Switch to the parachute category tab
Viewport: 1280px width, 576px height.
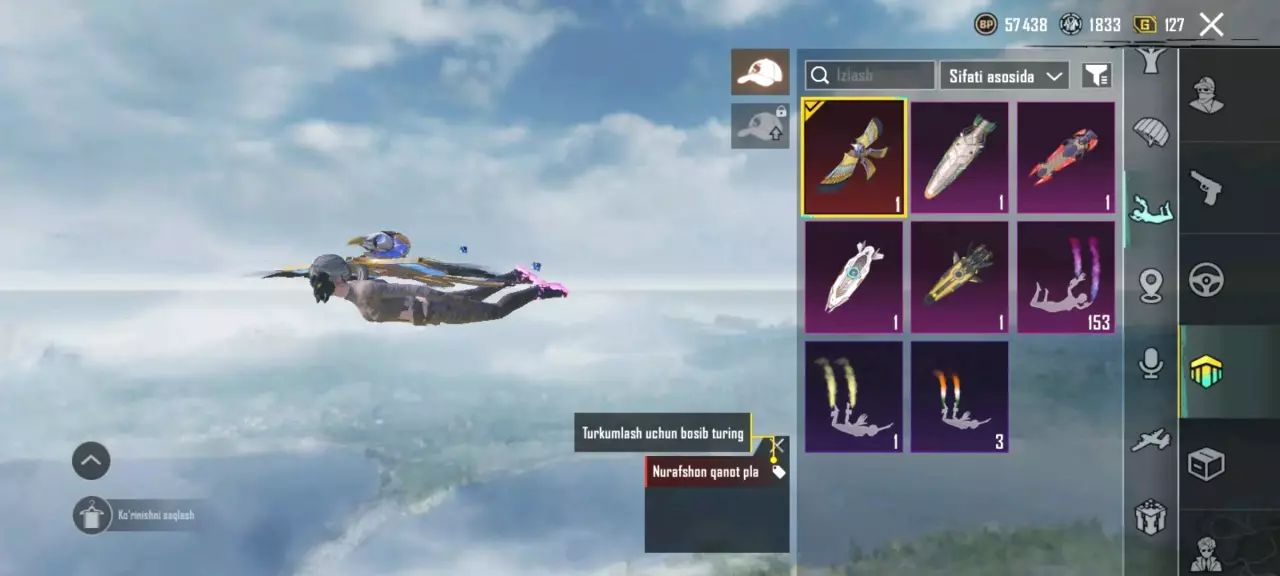pyautogui.click(x=1151, y=131)
